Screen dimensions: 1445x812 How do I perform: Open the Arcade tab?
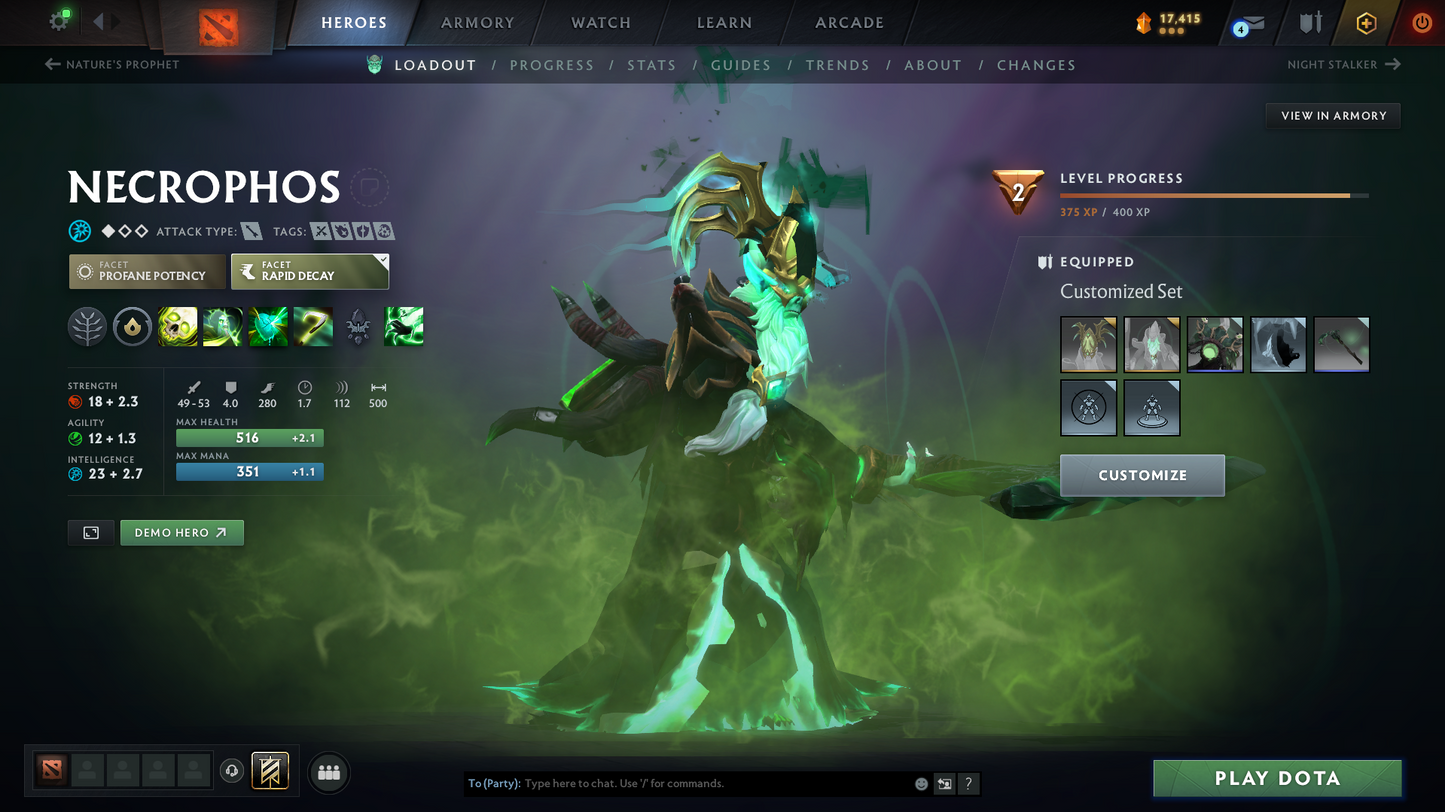[849, 23]
